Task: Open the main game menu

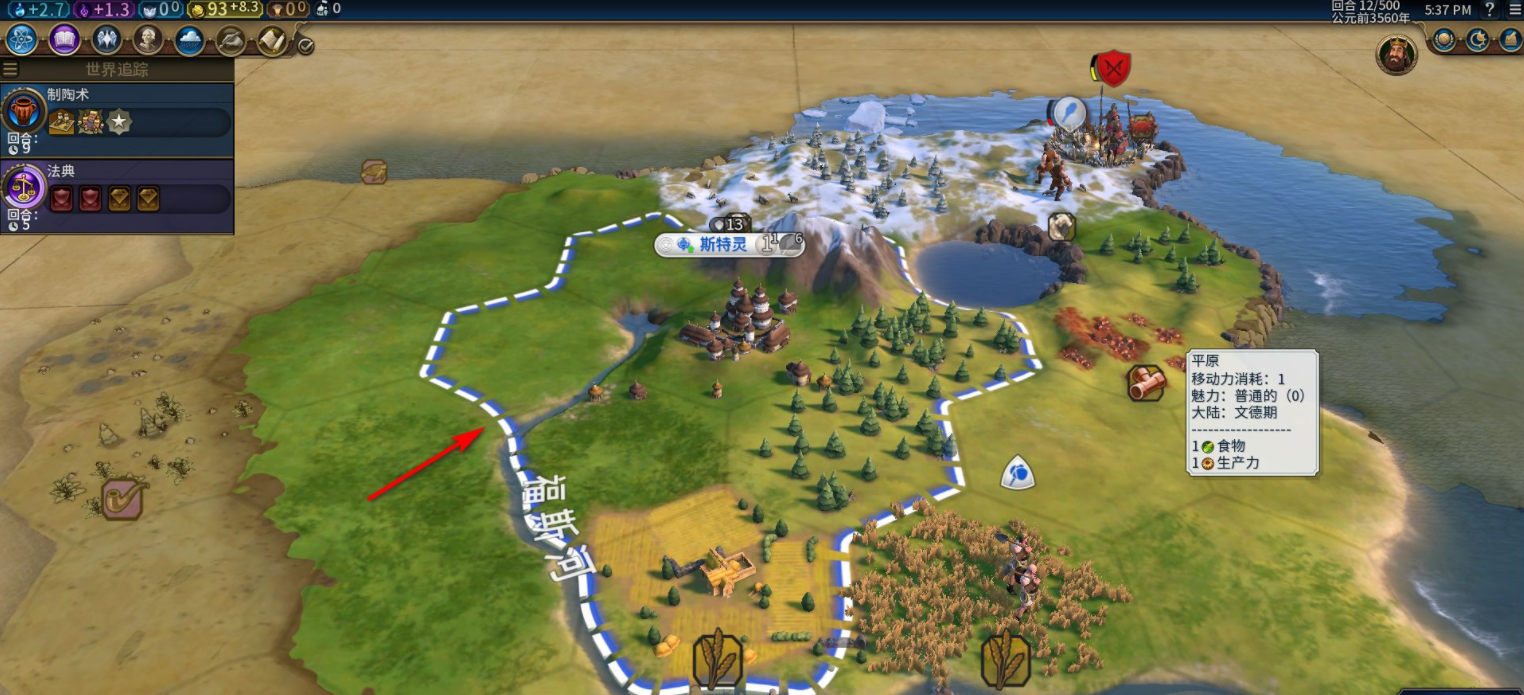Action: [1514, 9]
